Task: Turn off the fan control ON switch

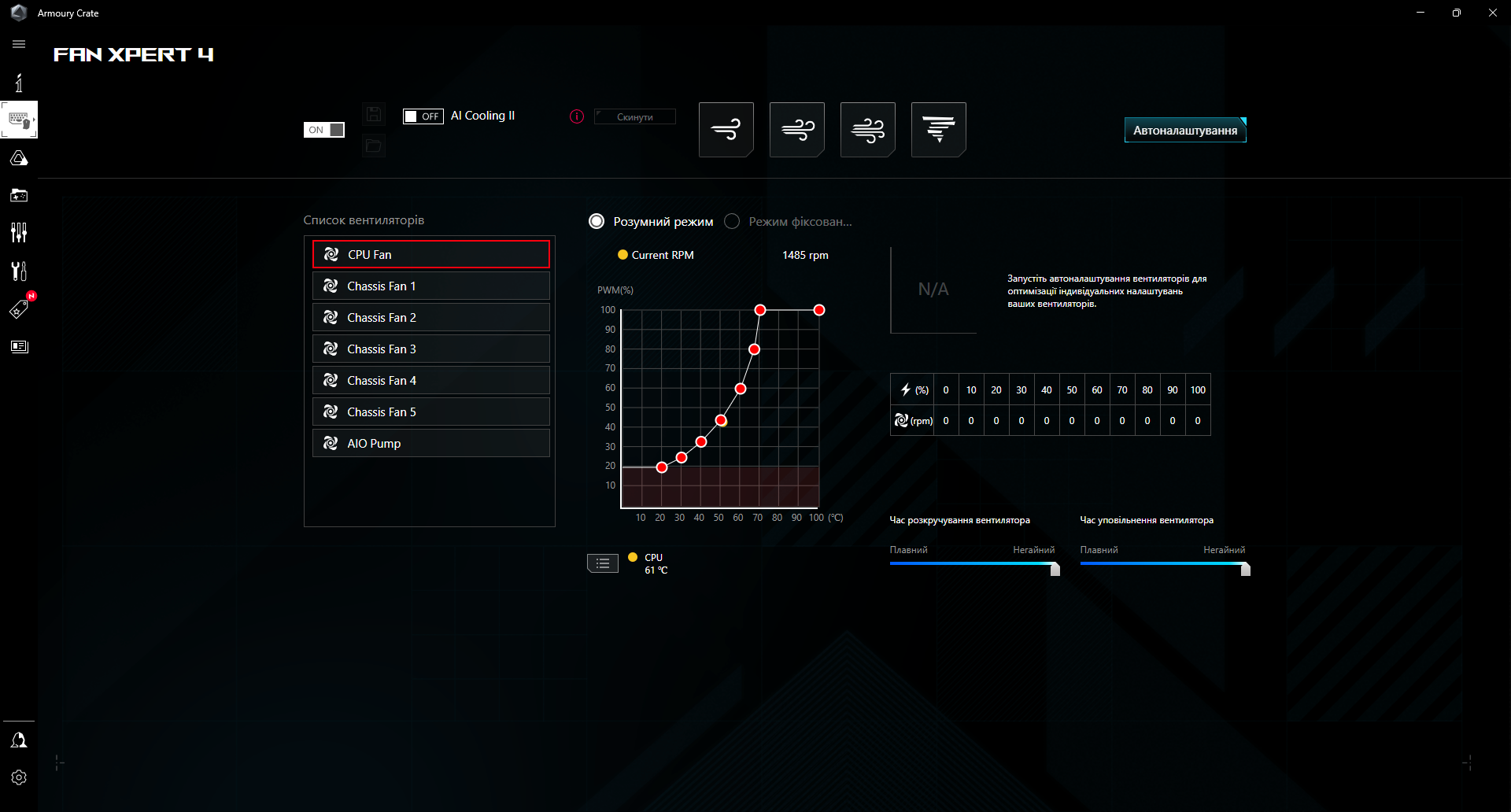Action: coord(323,128)
